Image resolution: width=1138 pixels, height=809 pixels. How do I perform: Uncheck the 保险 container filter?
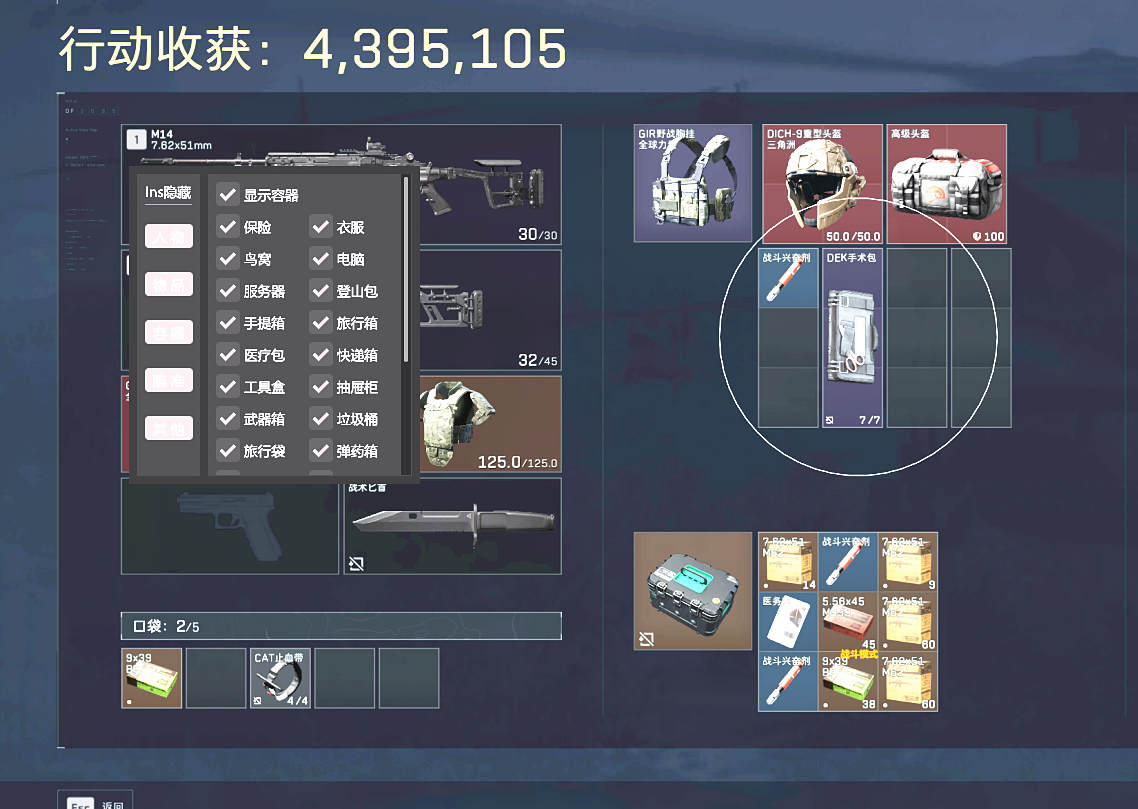pyautogui.click(x=228, y=227)
